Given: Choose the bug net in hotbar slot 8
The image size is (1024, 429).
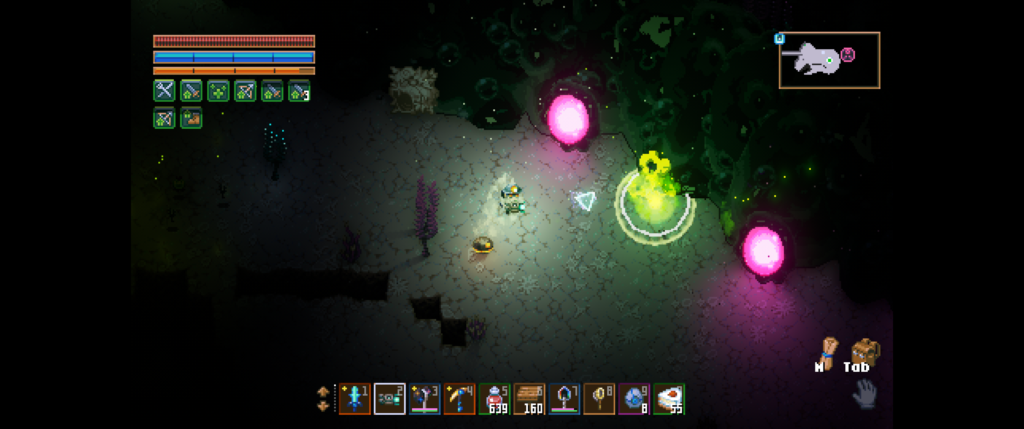Looking at the screenshot, I should coord(599,399).
